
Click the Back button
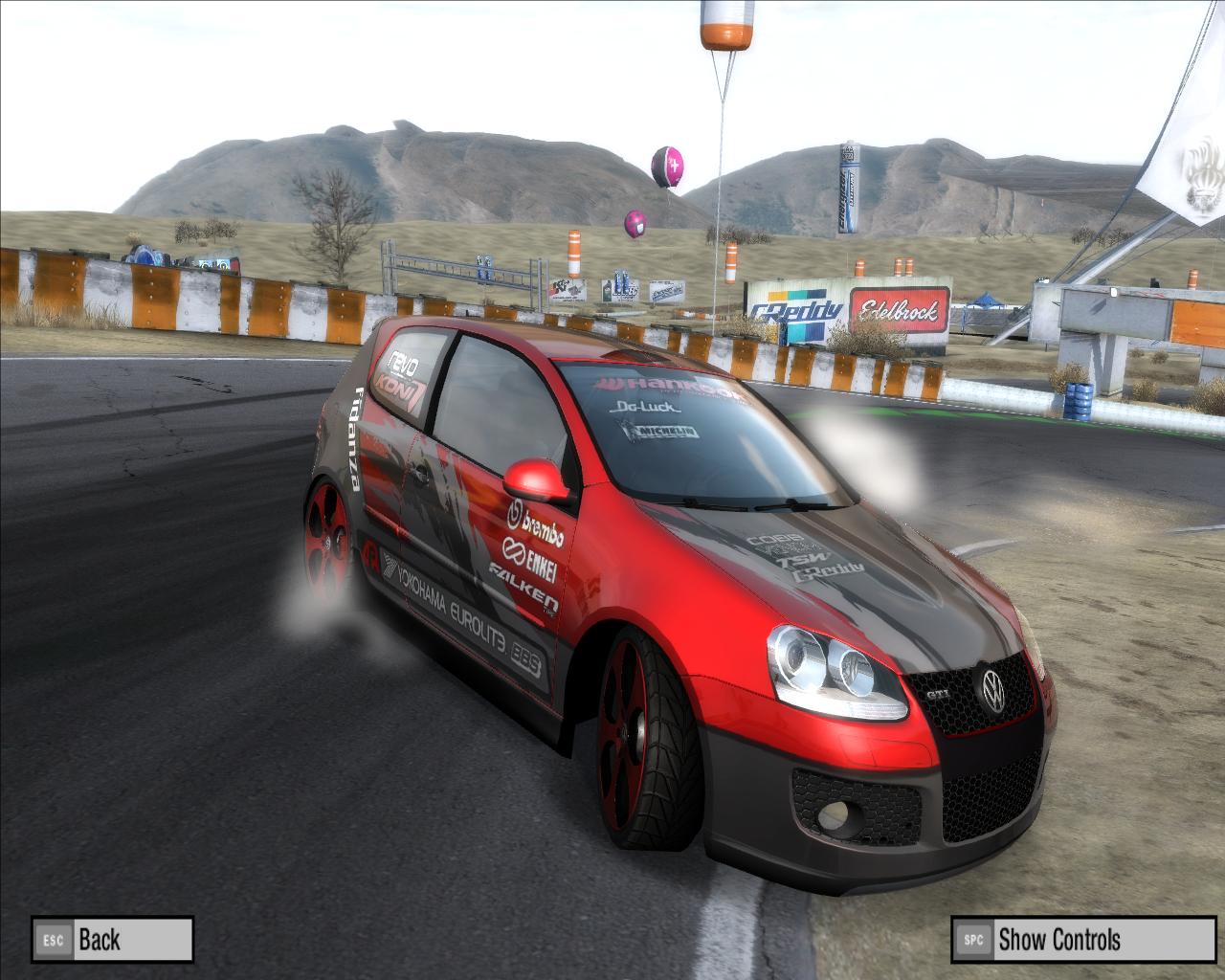coord(112,939)
